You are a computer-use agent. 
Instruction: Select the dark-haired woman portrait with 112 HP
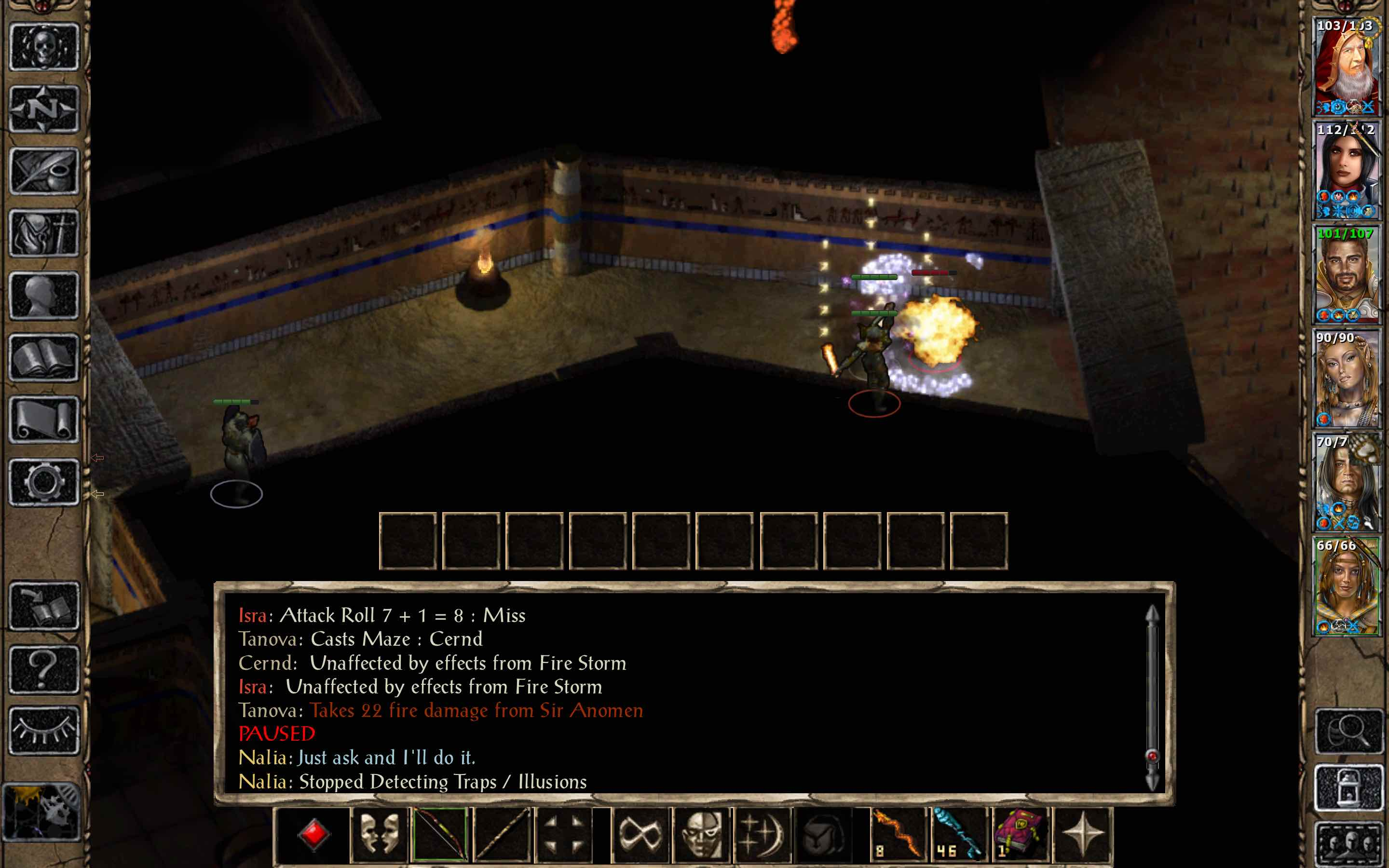(1347, 171)
